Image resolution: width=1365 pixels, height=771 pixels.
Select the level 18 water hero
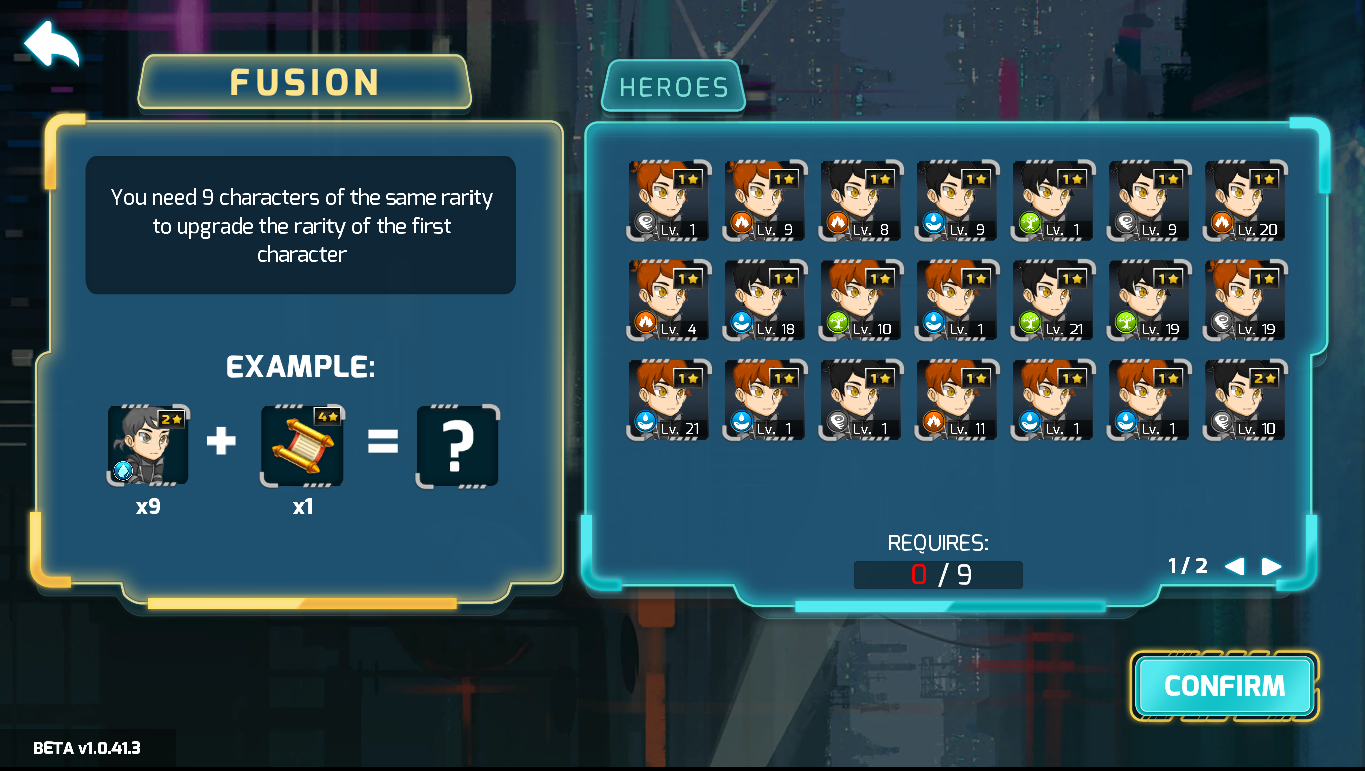765,300
